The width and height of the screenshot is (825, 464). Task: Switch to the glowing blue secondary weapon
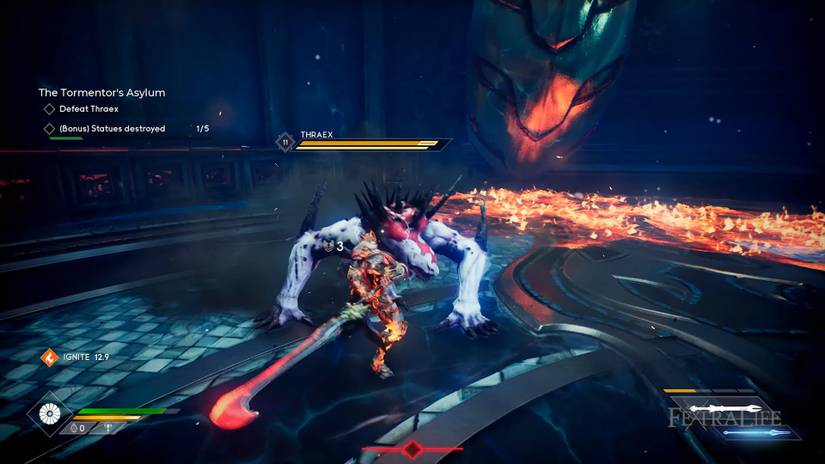757,433
